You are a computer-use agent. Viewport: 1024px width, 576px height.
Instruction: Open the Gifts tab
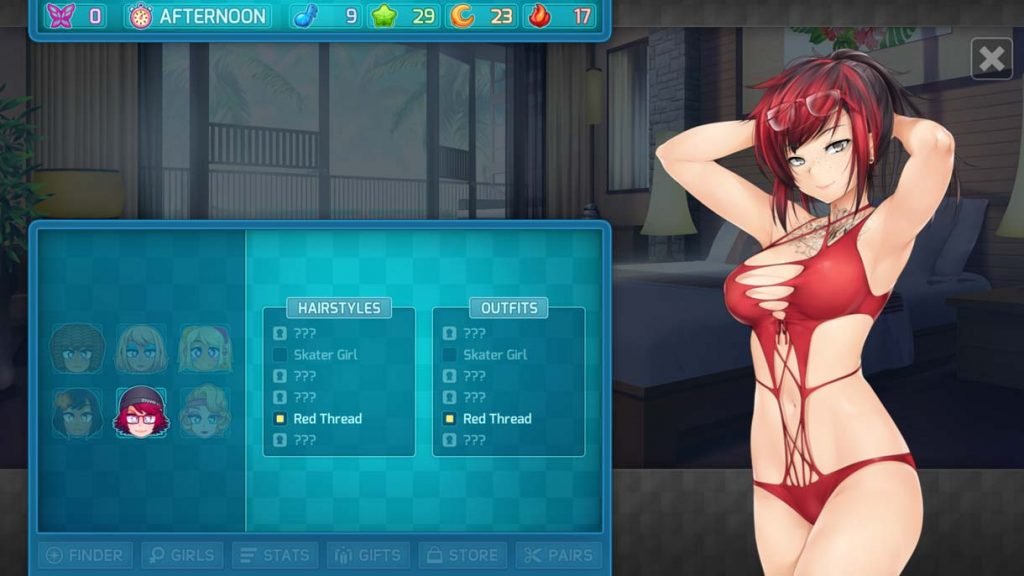(368, 555)
